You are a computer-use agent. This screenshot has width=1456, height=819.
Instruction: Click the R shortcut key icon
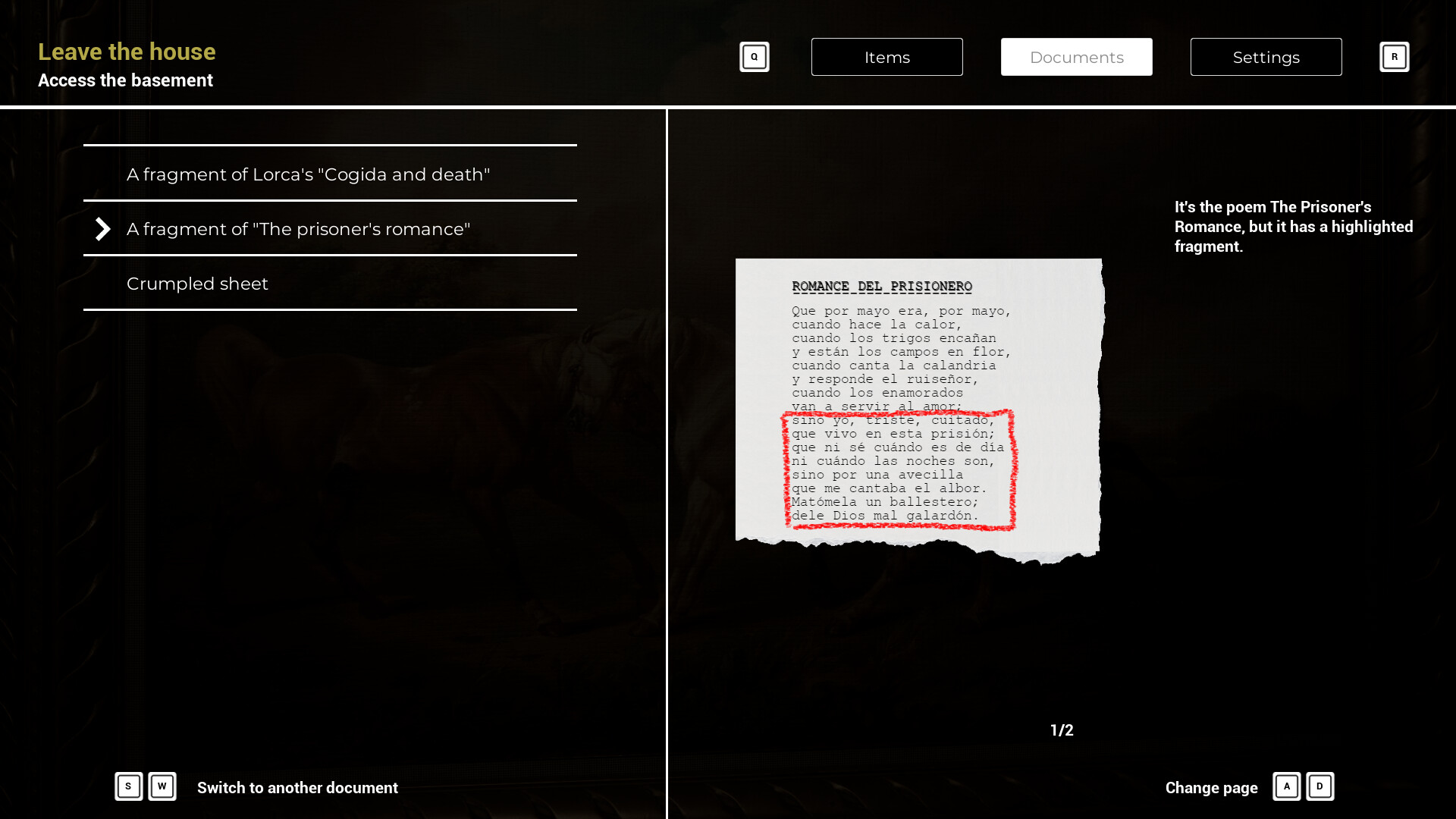tap(1395, 56)
